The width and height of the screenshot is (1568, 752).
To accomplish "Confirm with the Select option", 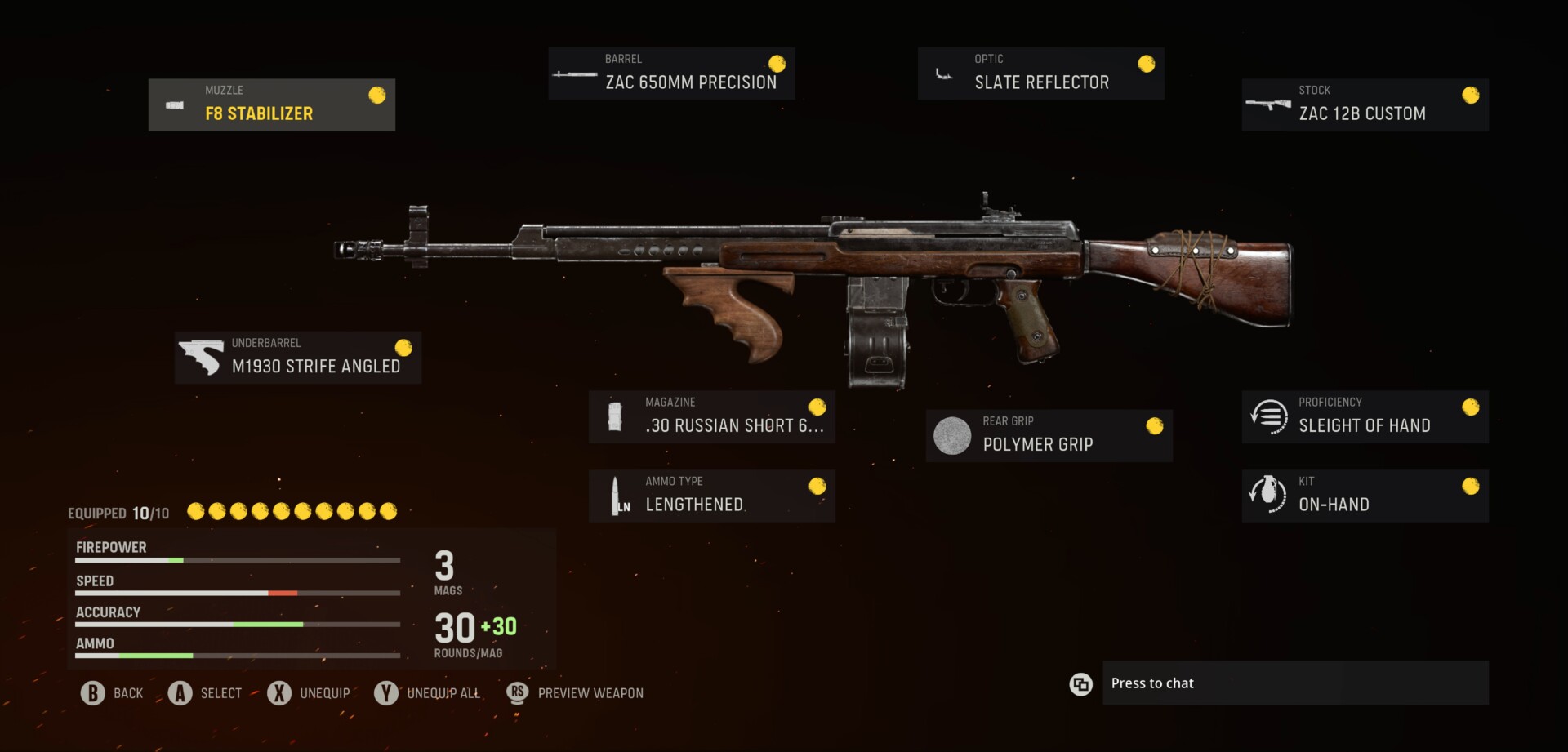I will click(205, 693).
